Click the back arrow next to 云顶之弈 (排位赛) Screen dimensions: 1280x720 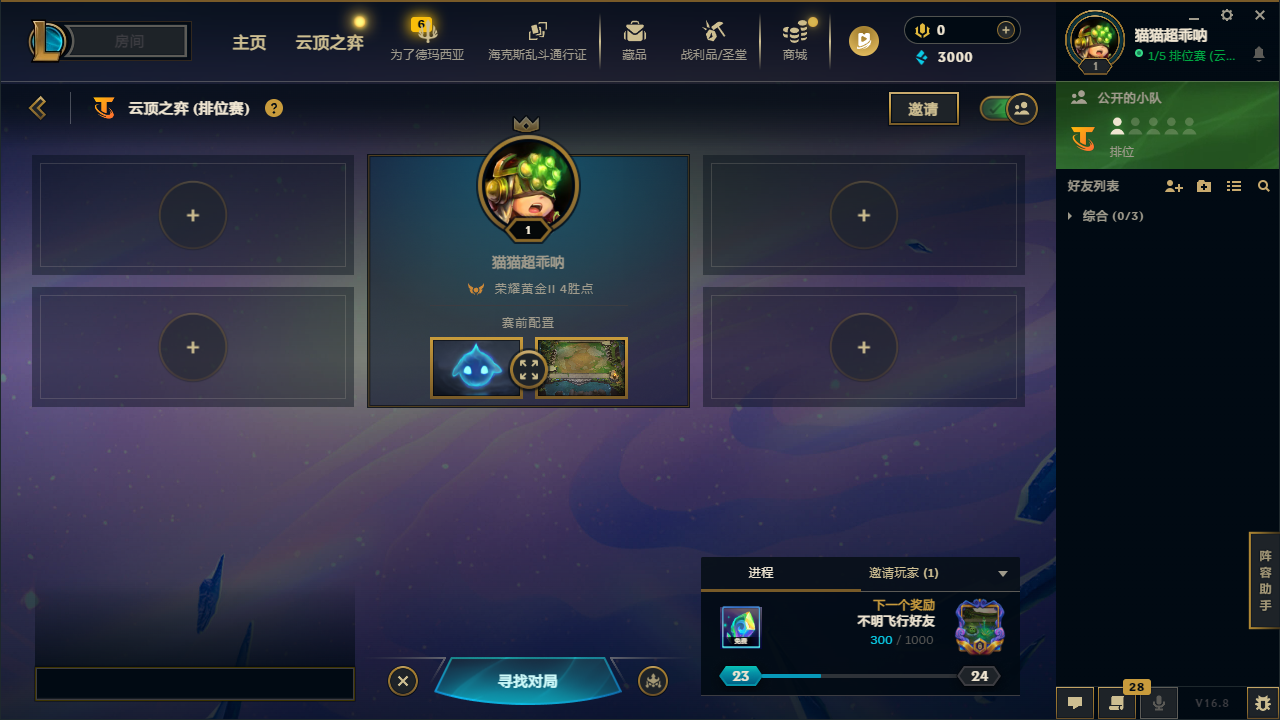[38, 107]
